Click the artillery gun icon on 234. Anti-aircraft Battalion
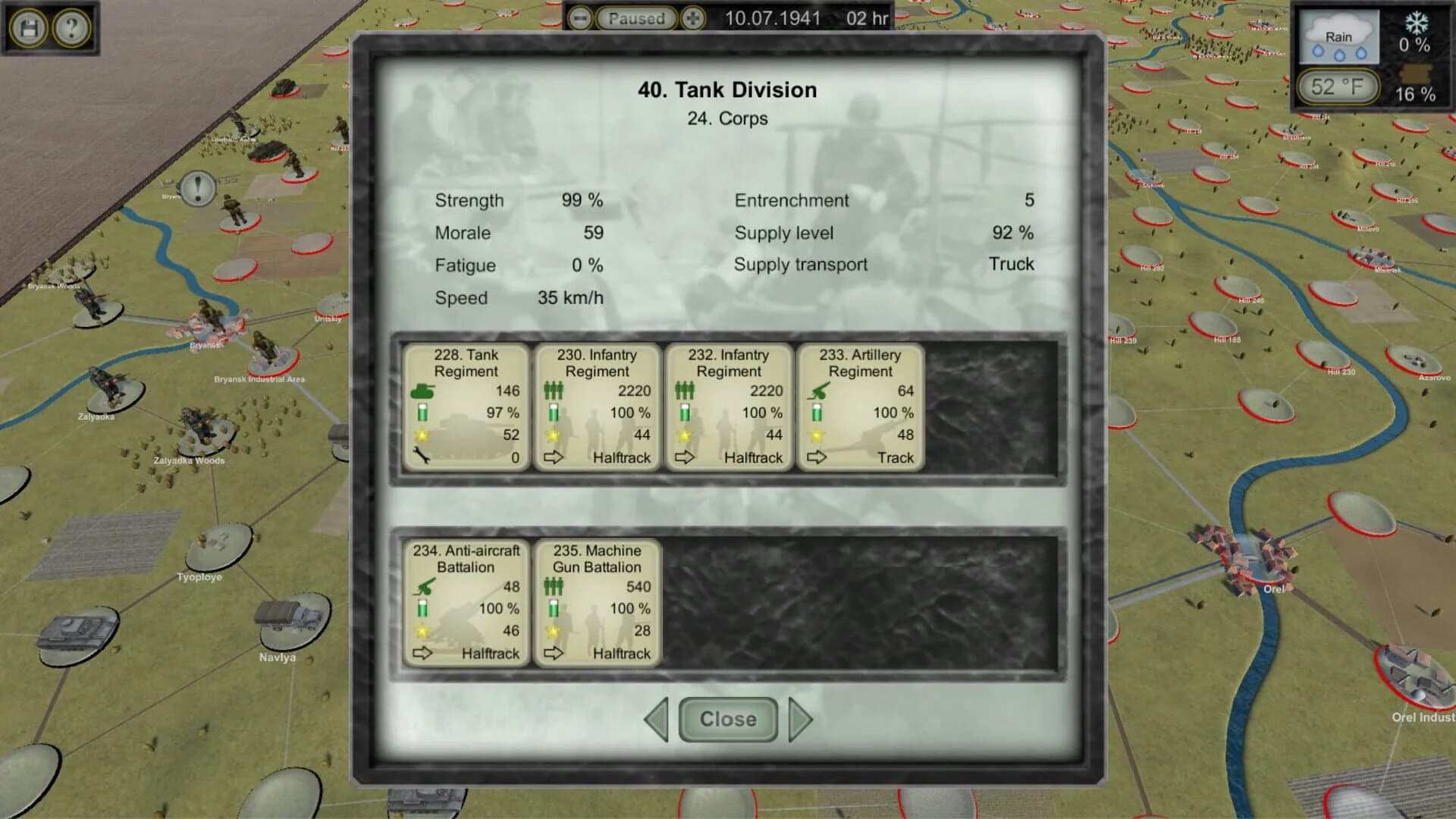 (425, 586)
